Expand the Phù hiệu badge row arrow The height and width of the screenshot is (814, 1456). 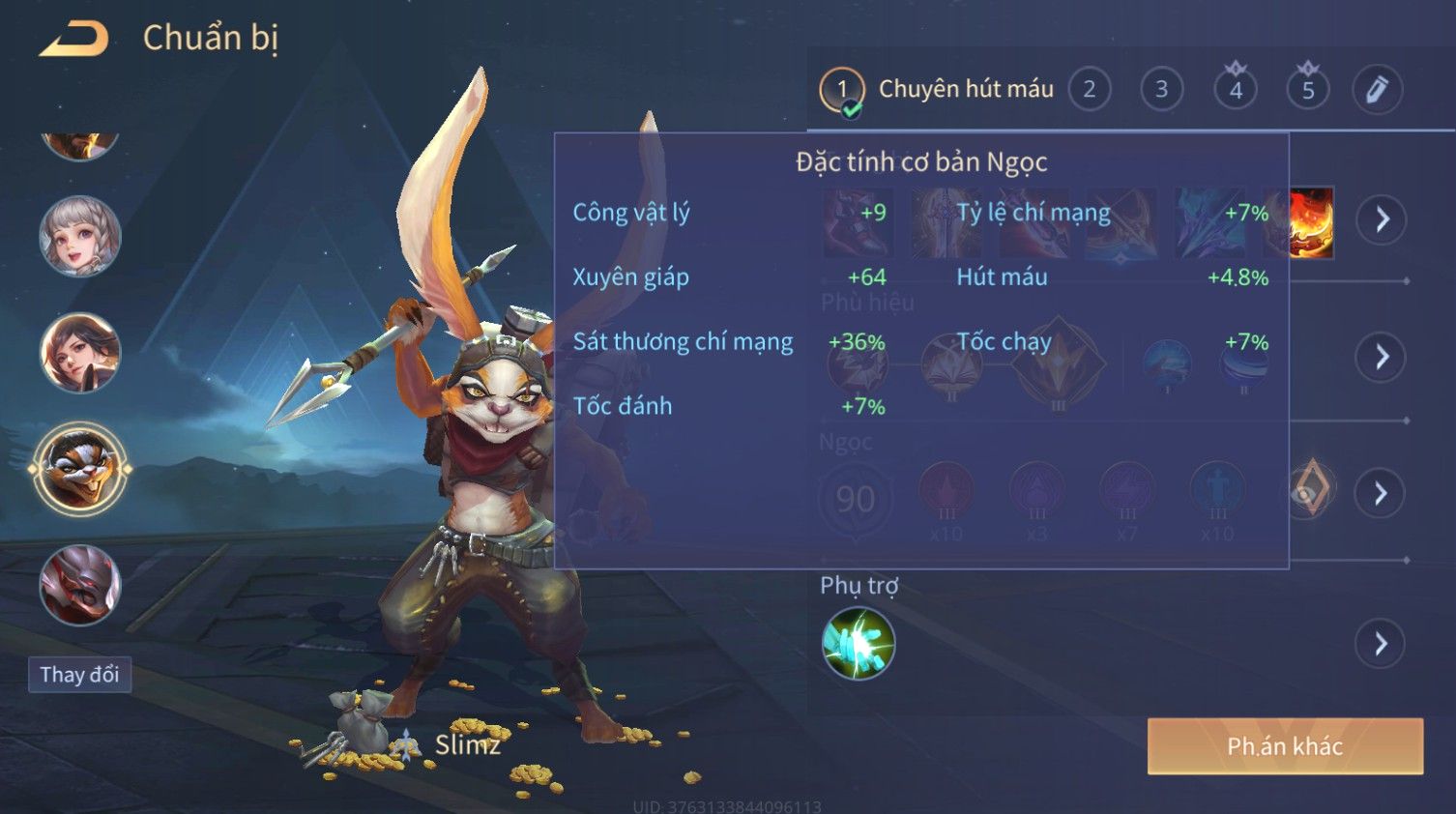1381,357
